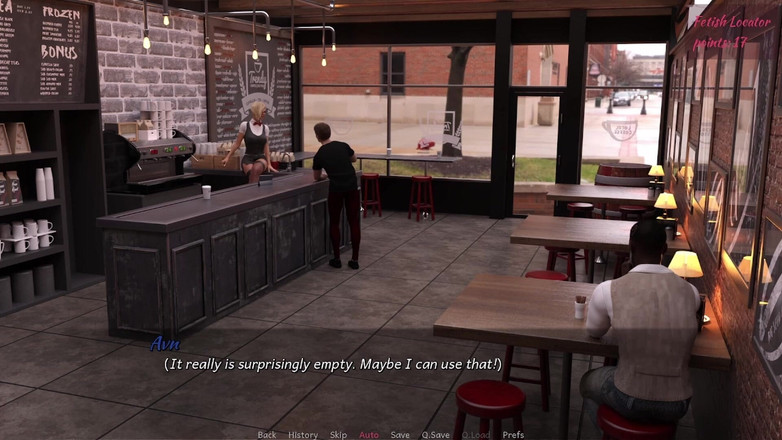Open the Save menu
Viewport: 782px width, 440px height.
400,435
